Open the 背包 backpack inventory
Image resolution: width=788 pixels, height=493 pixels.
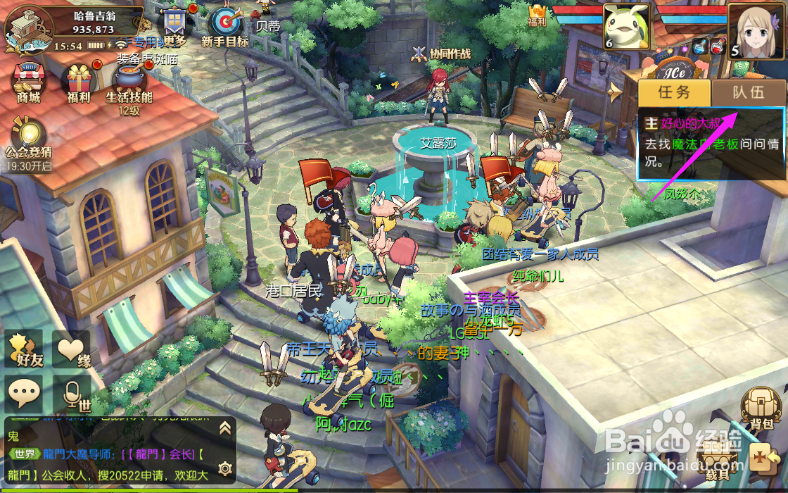762,407
